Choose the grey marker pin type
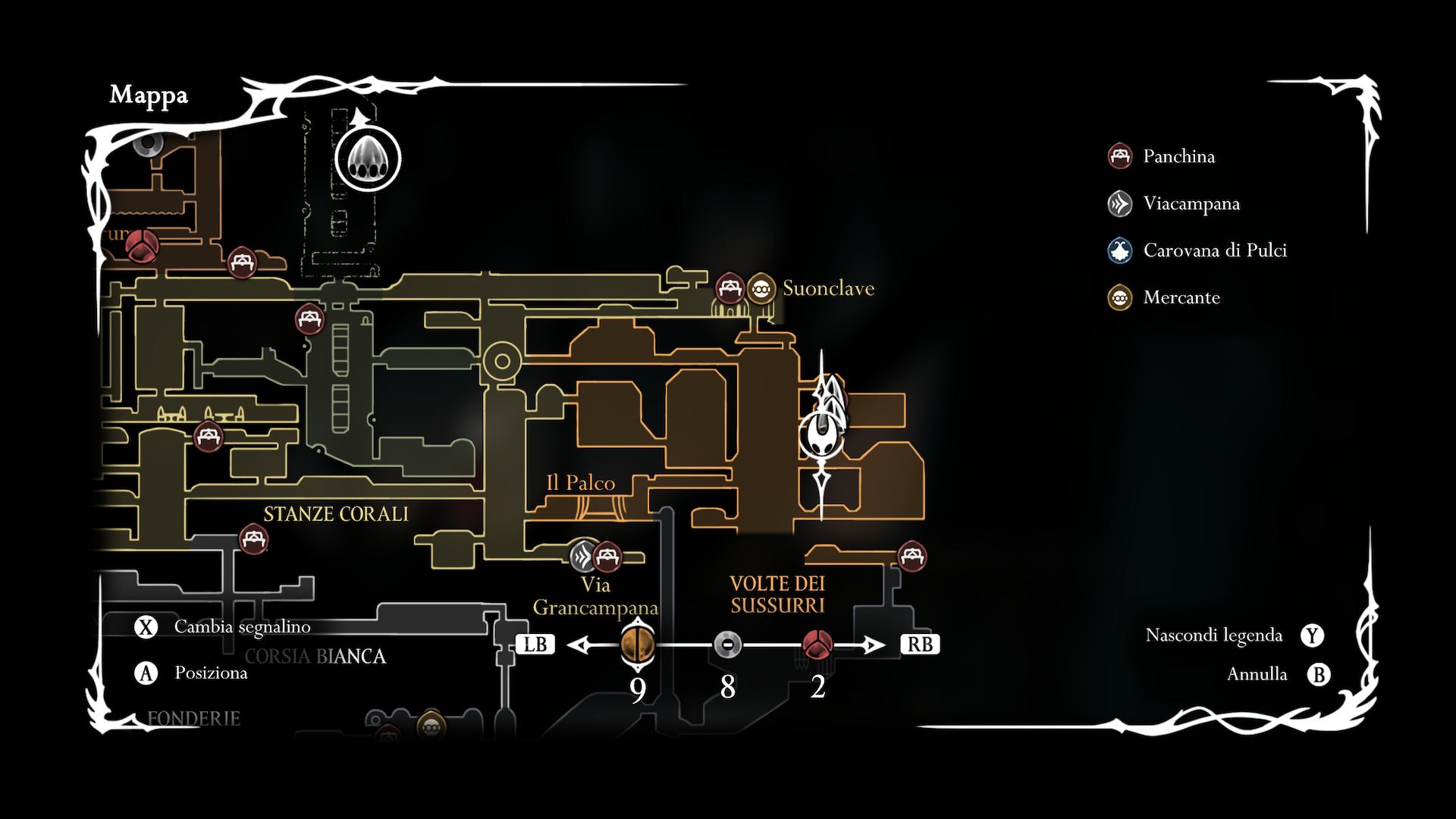This screenshot has height=819, width=1456. click(727, 645)
